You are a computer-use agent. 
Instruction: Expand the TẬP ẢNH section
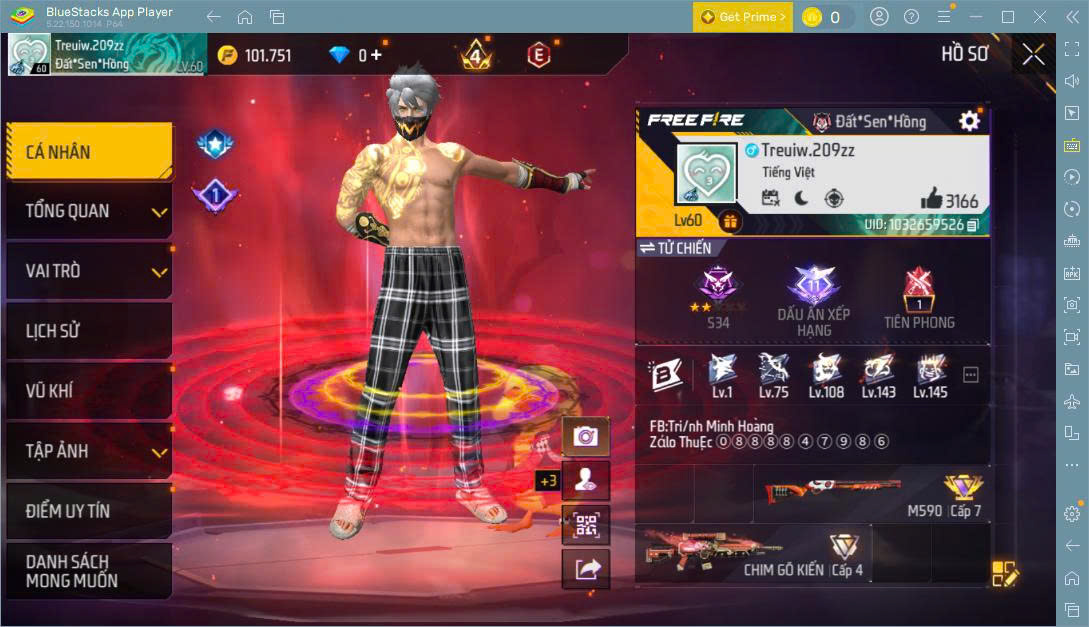[x=88, y=451]
